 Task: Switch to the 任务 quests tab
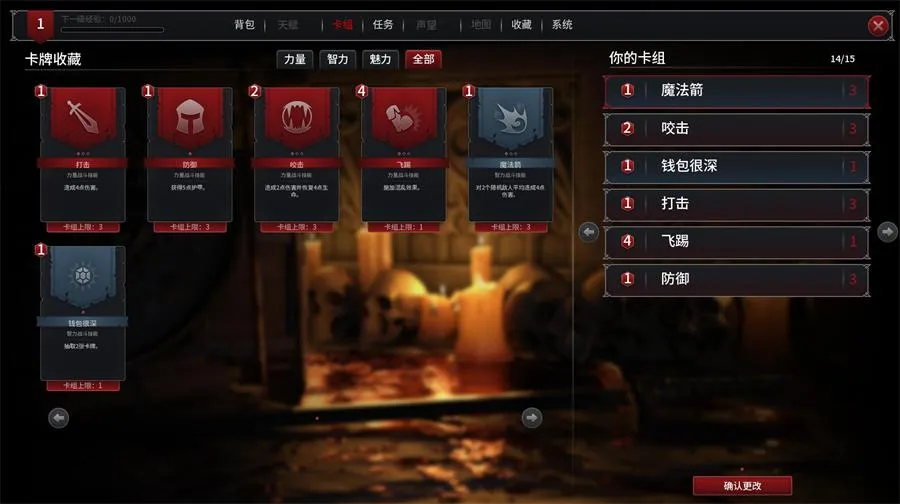pos(382,25)
